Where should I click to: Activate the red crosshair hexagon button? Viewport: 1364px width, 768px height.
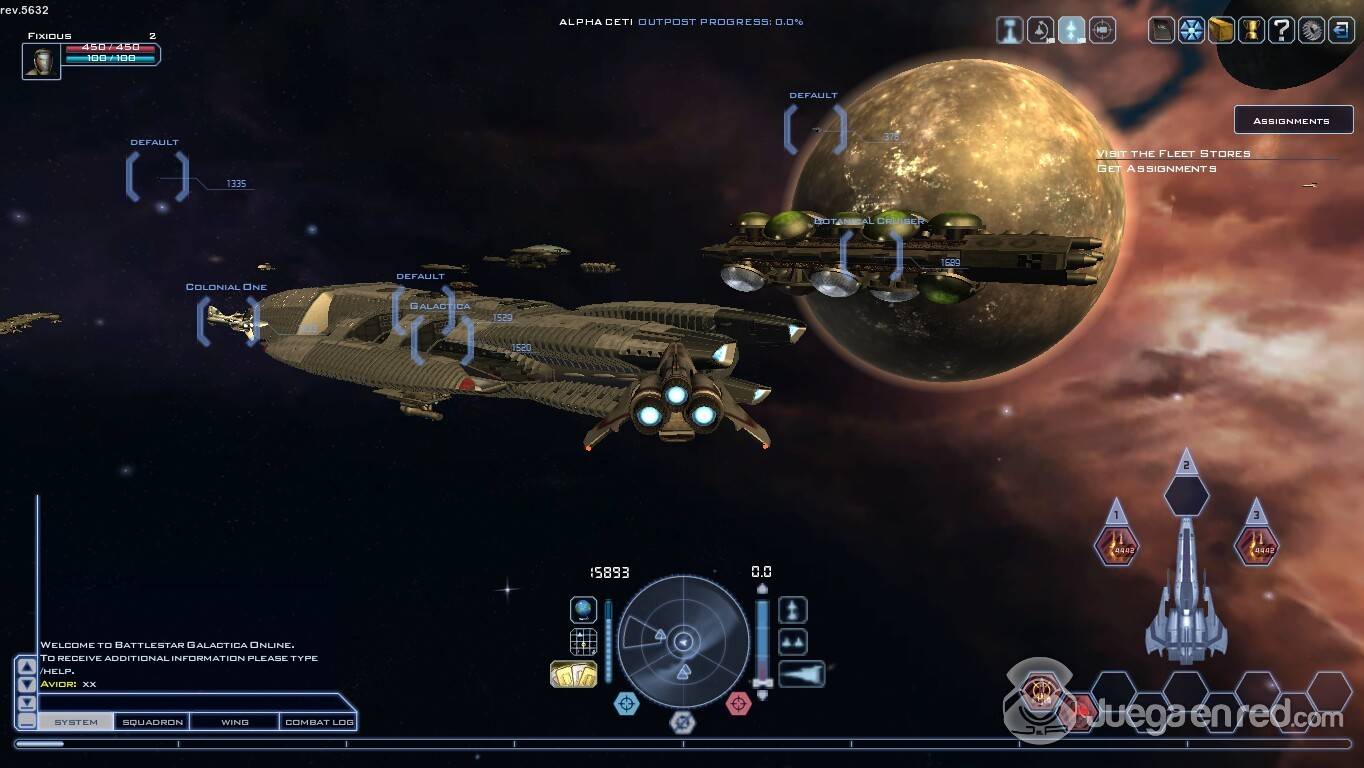[738, 704]
